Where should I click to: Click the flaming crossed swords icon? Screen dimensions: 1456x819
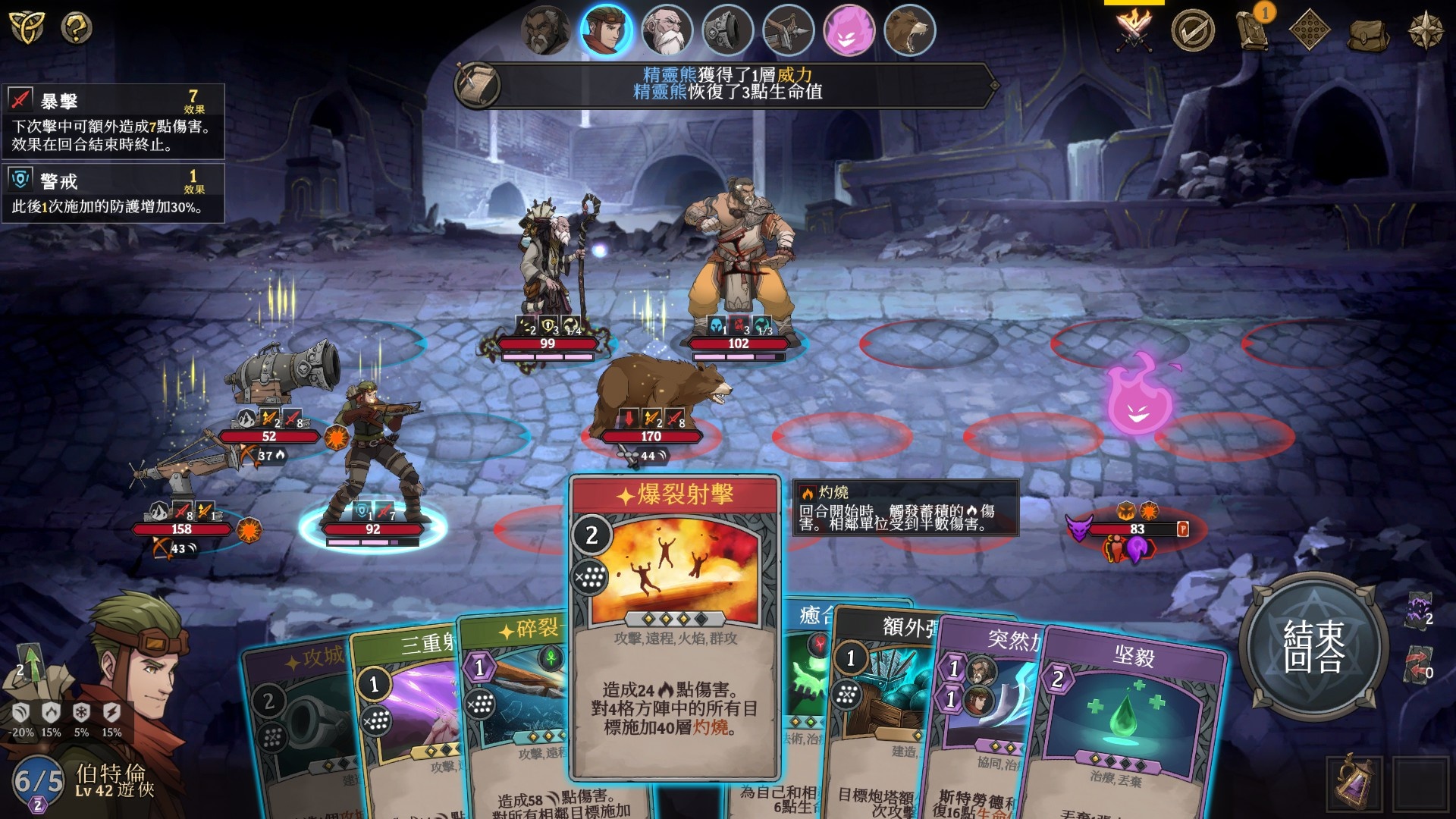[x=1133, y=29]
